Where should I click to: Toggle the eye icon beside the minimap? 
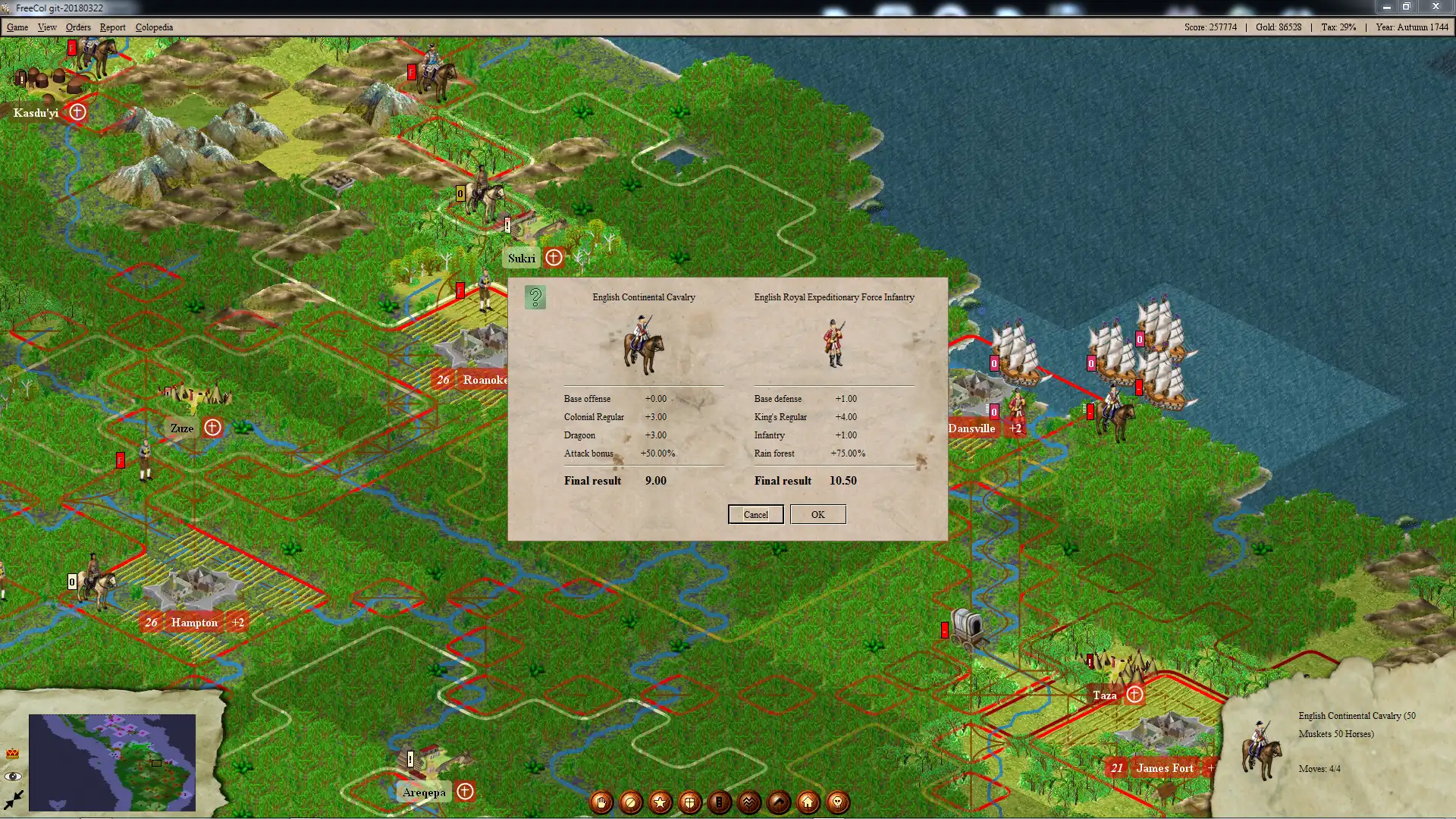(13, 777)
